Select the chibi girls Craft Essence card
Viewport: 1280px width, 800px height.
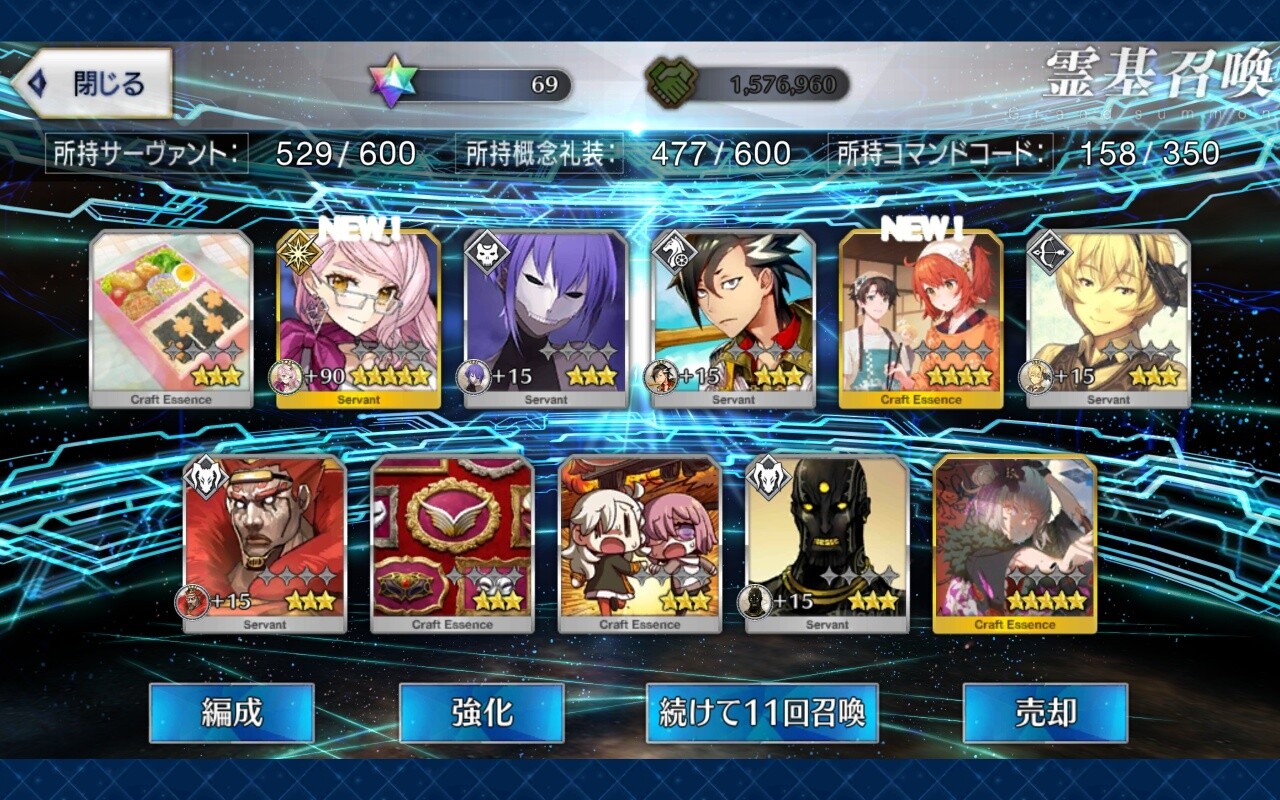tap(640, 544)
